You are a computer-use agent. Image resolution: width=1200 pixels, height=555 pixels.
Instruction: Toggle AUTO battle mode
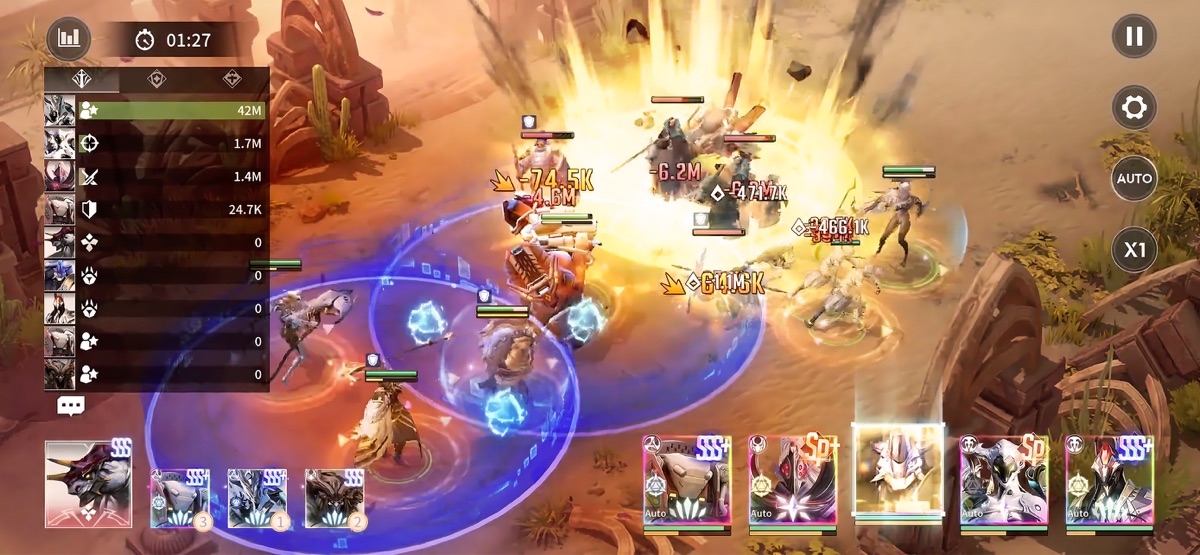[x=1134, y=178]
